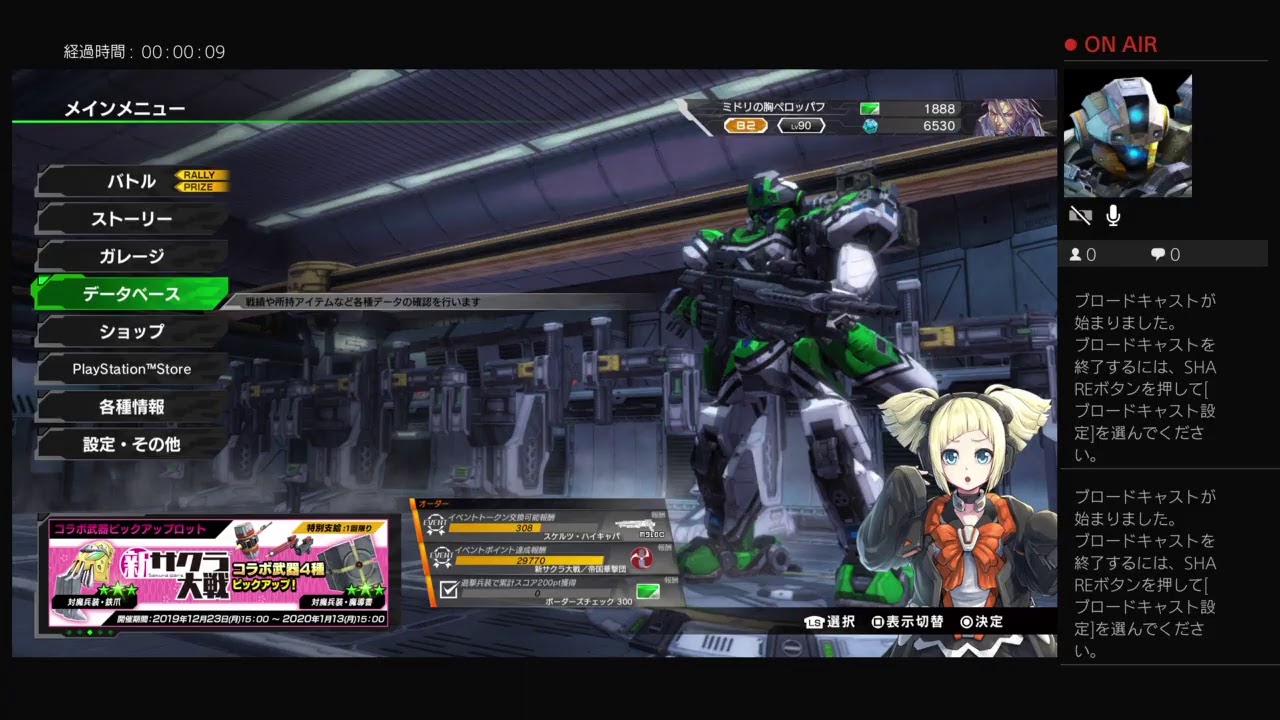Toggle the crossed-out camera icon
This screenshot has width=1280, height=720.
(1080, 215)
